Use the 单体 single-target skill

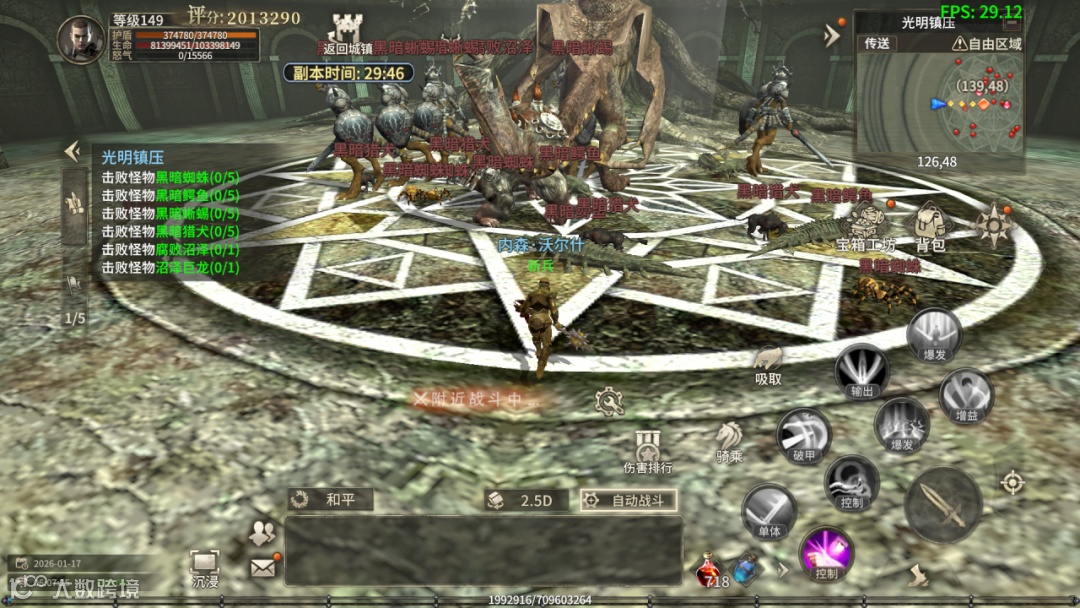click(769, 512)
